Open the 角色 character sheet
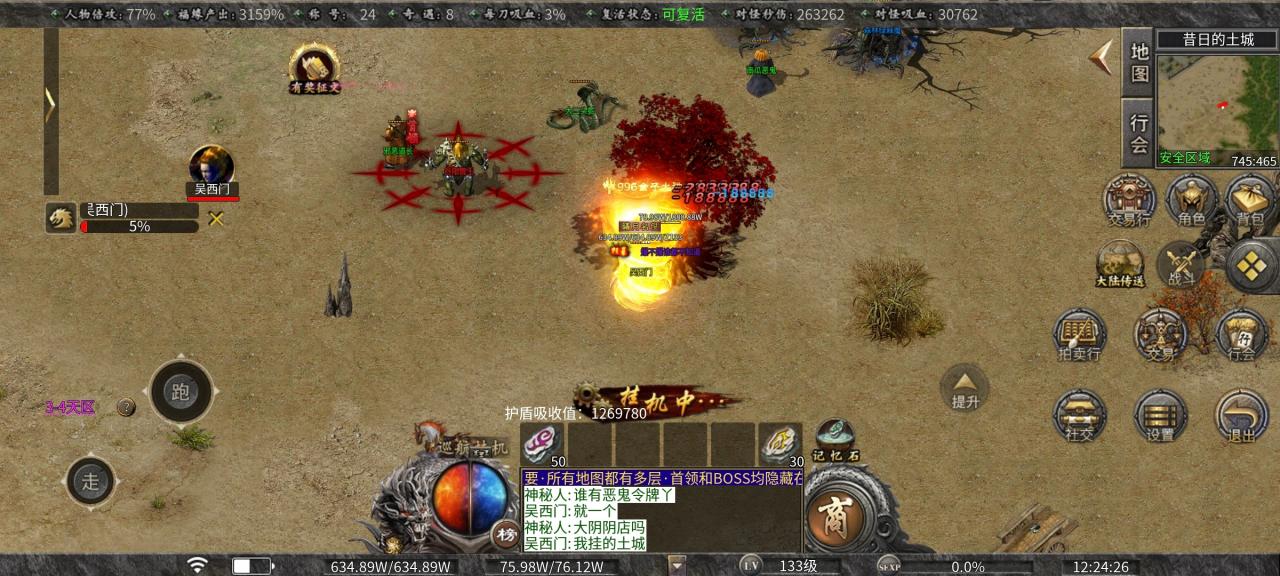This screenshot has width=1280, height=576. (1190, 200)
